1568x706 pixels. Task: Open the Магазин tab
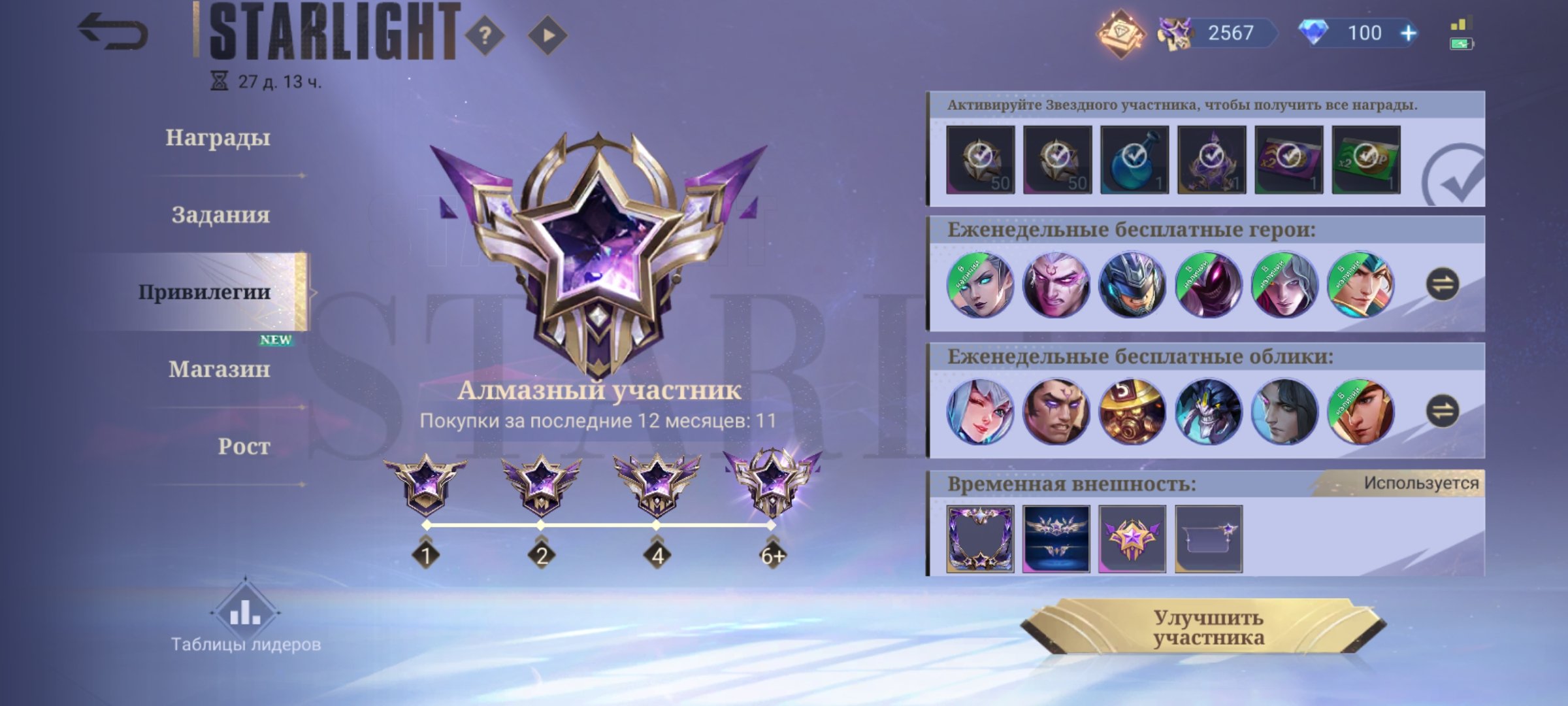coord(219,369)
